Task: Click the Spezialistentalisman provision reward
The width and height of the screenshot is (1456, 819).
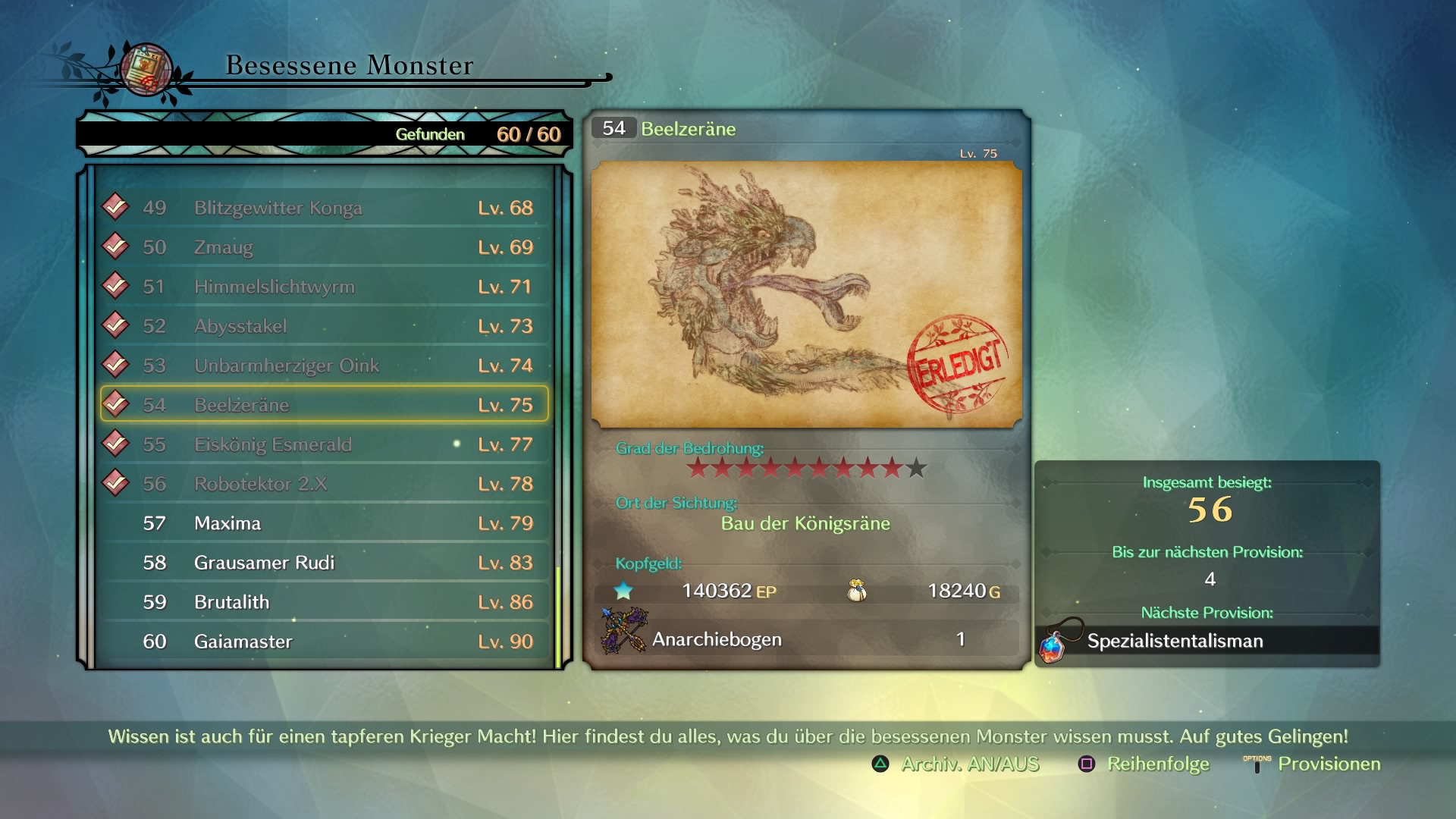Action: click(1174, 642)
